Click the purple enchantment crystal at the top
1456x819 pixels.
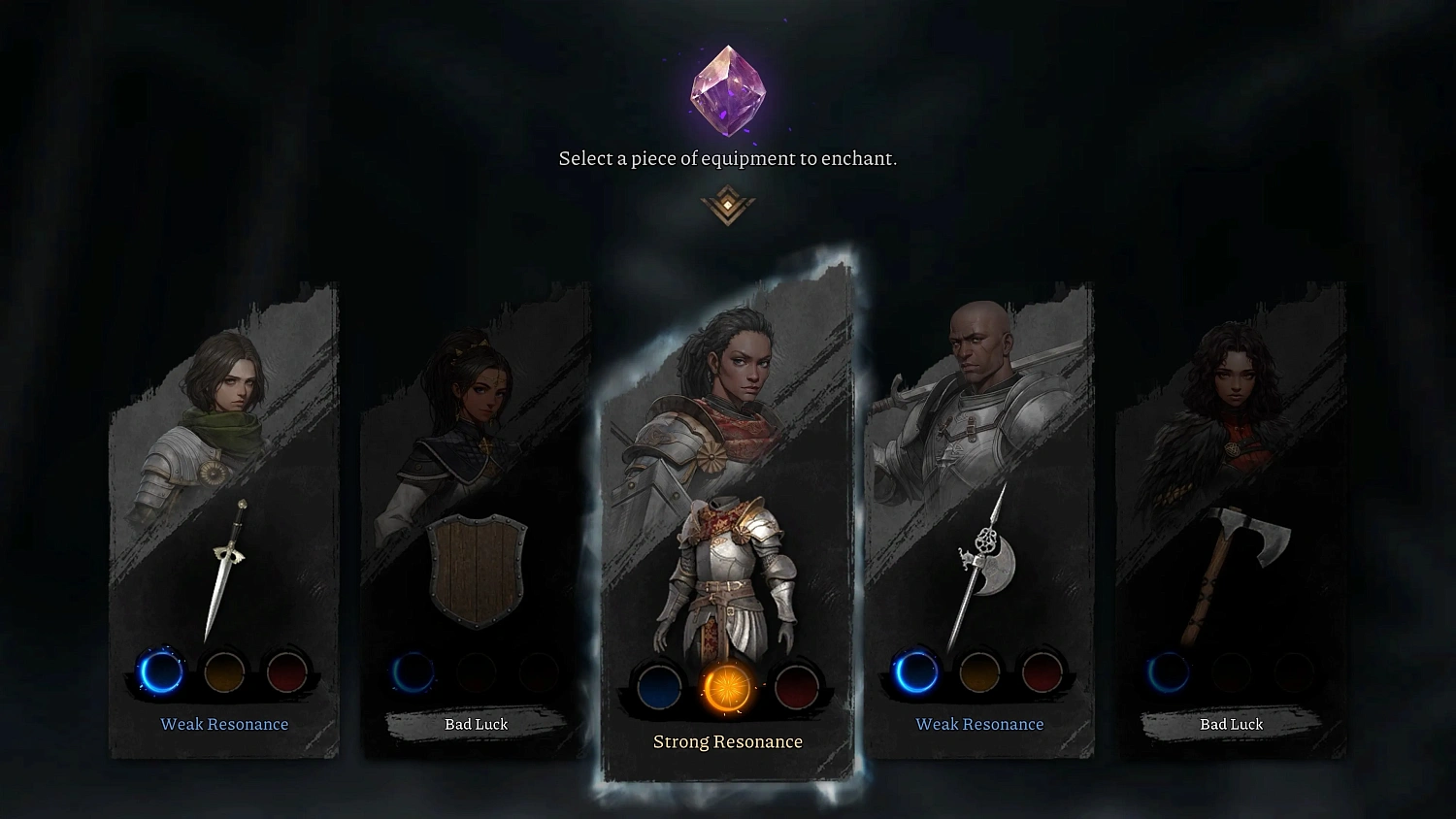[x=728, y=90]
